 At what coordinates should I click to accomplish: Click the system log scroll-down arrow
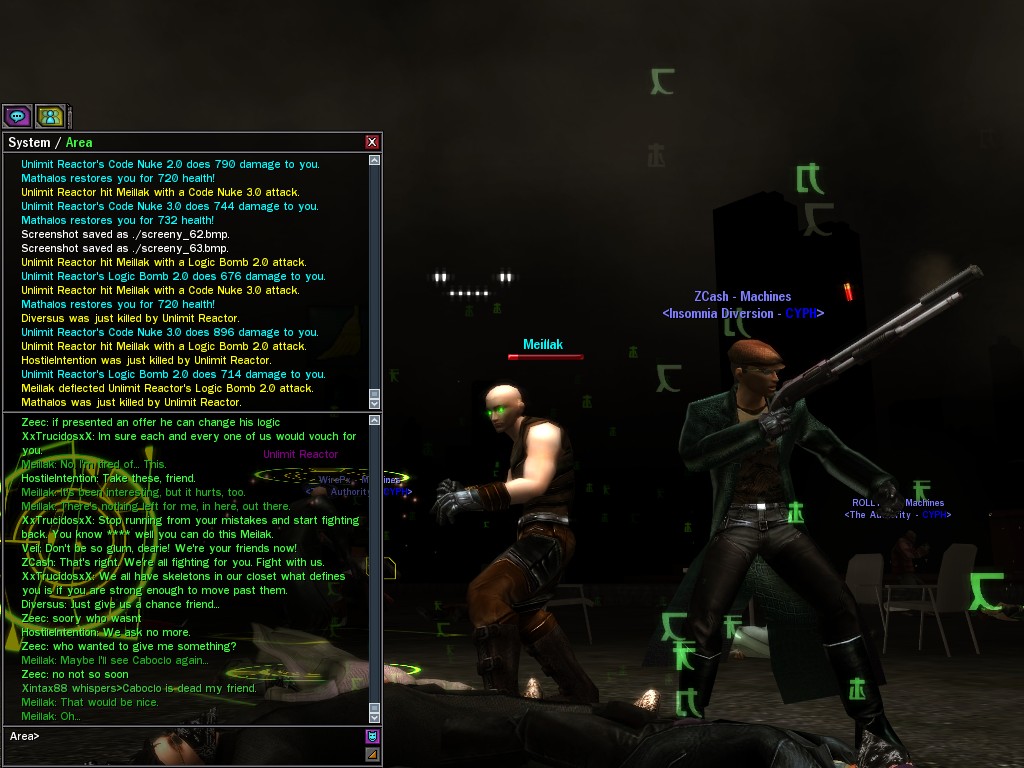(x=375, y=402)
